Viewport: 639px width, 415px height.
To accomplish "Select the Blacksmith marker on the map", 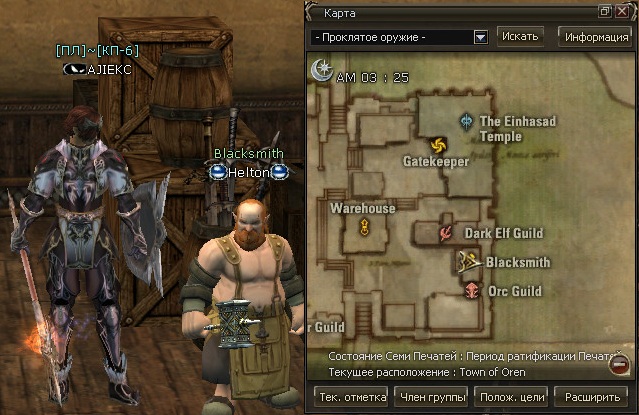I will (x=467, y=262).
